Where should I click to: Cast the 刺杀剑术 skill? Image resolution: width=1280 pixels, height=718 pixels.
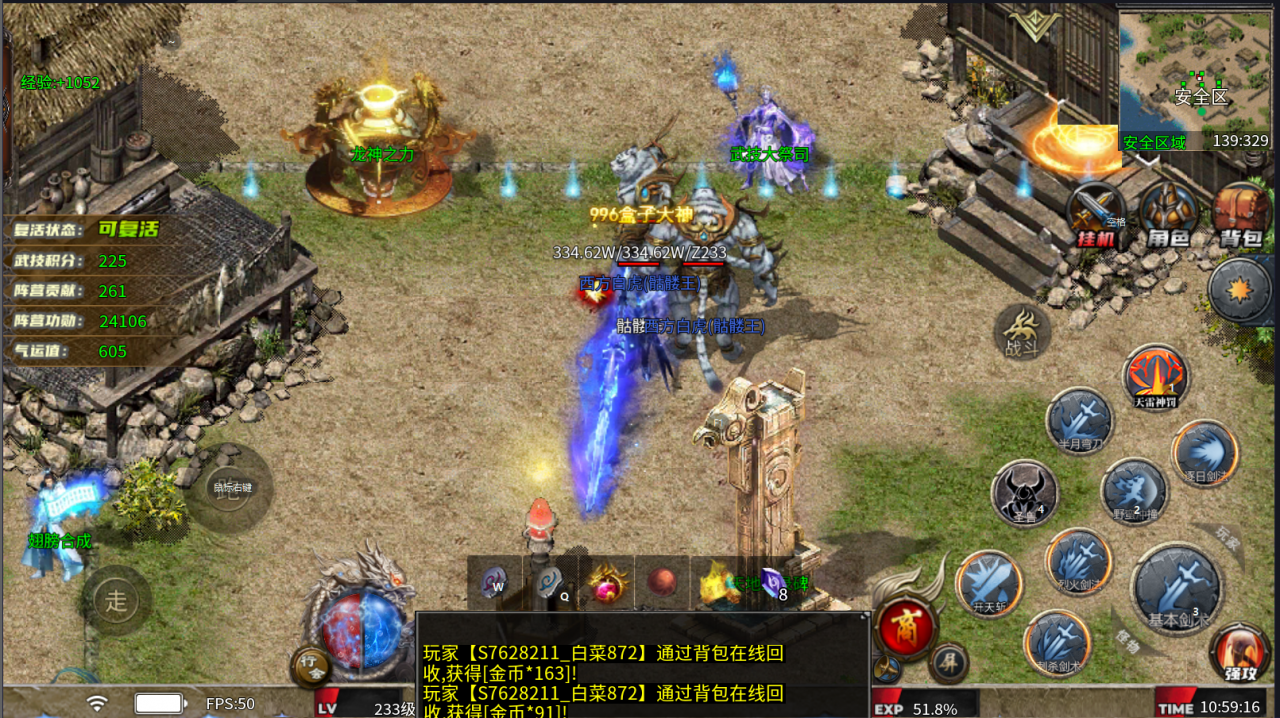point(1057,642)
